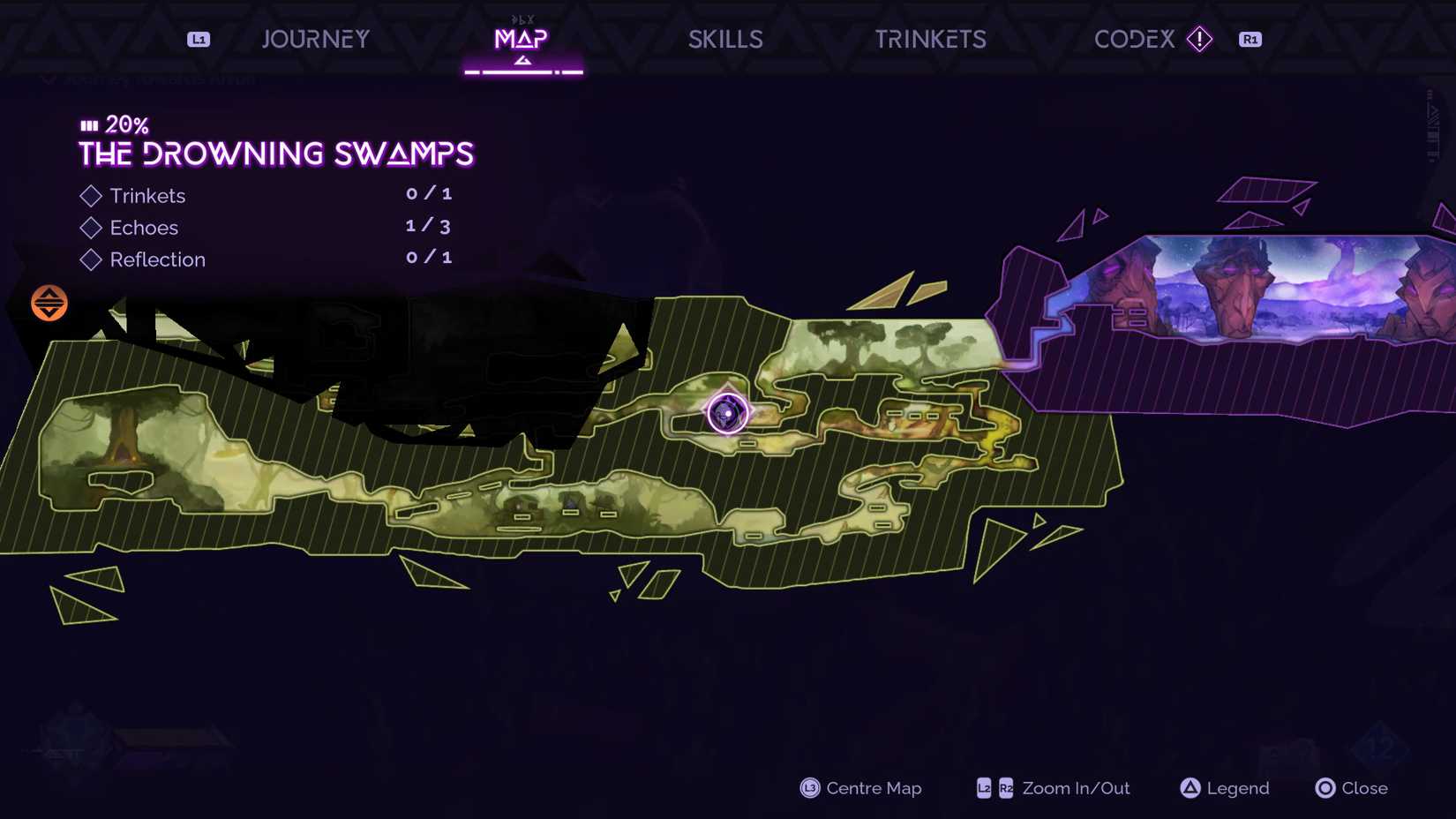The height and width of the screenshot is (819, 1456).
Task: Switch to the TRINKETS tab
Action: tap(931, 39)
